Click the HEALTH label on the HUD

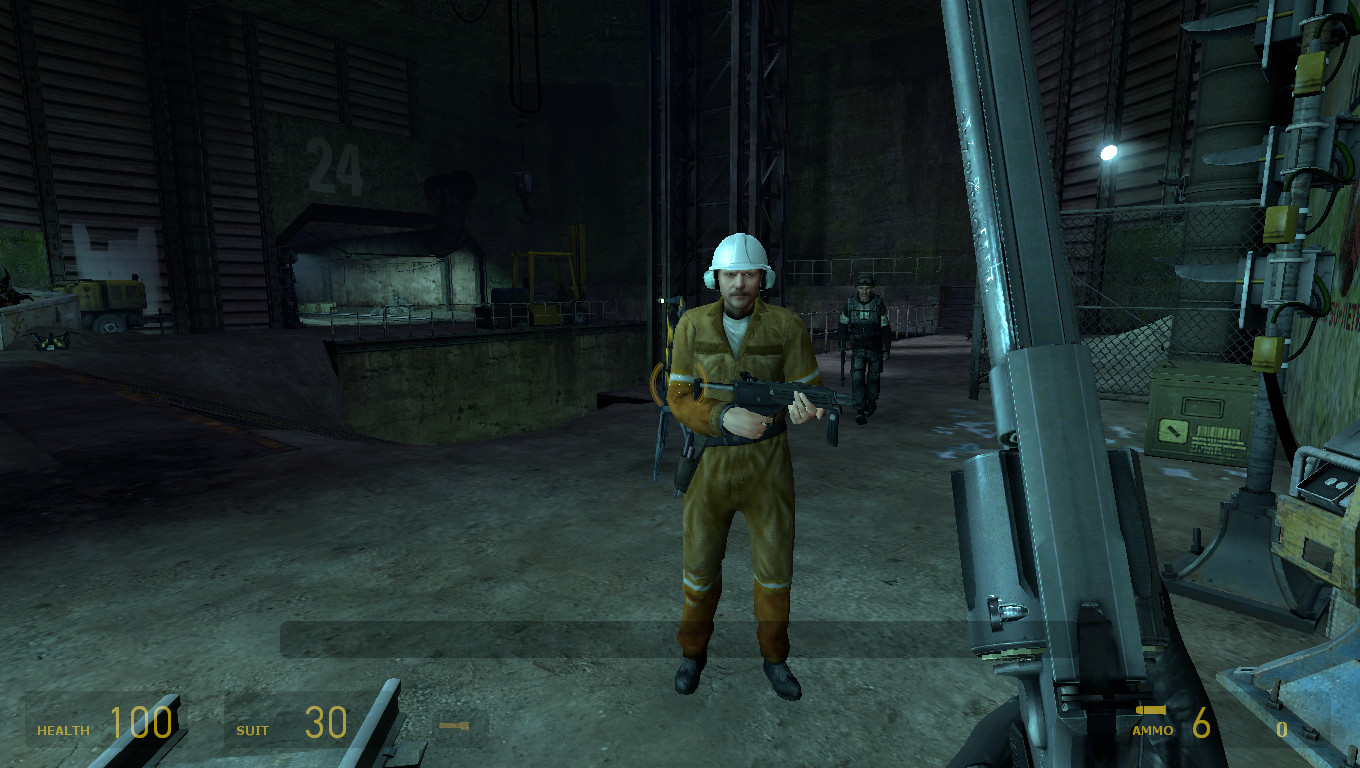tap(62, 730)
